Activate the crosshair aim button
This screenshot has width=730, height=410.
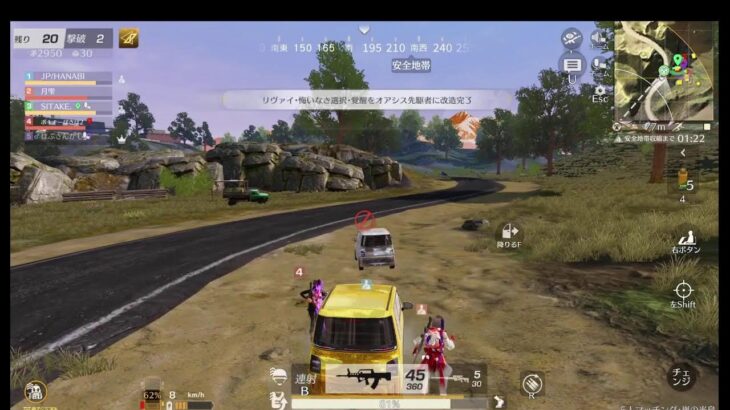(683, 292)
